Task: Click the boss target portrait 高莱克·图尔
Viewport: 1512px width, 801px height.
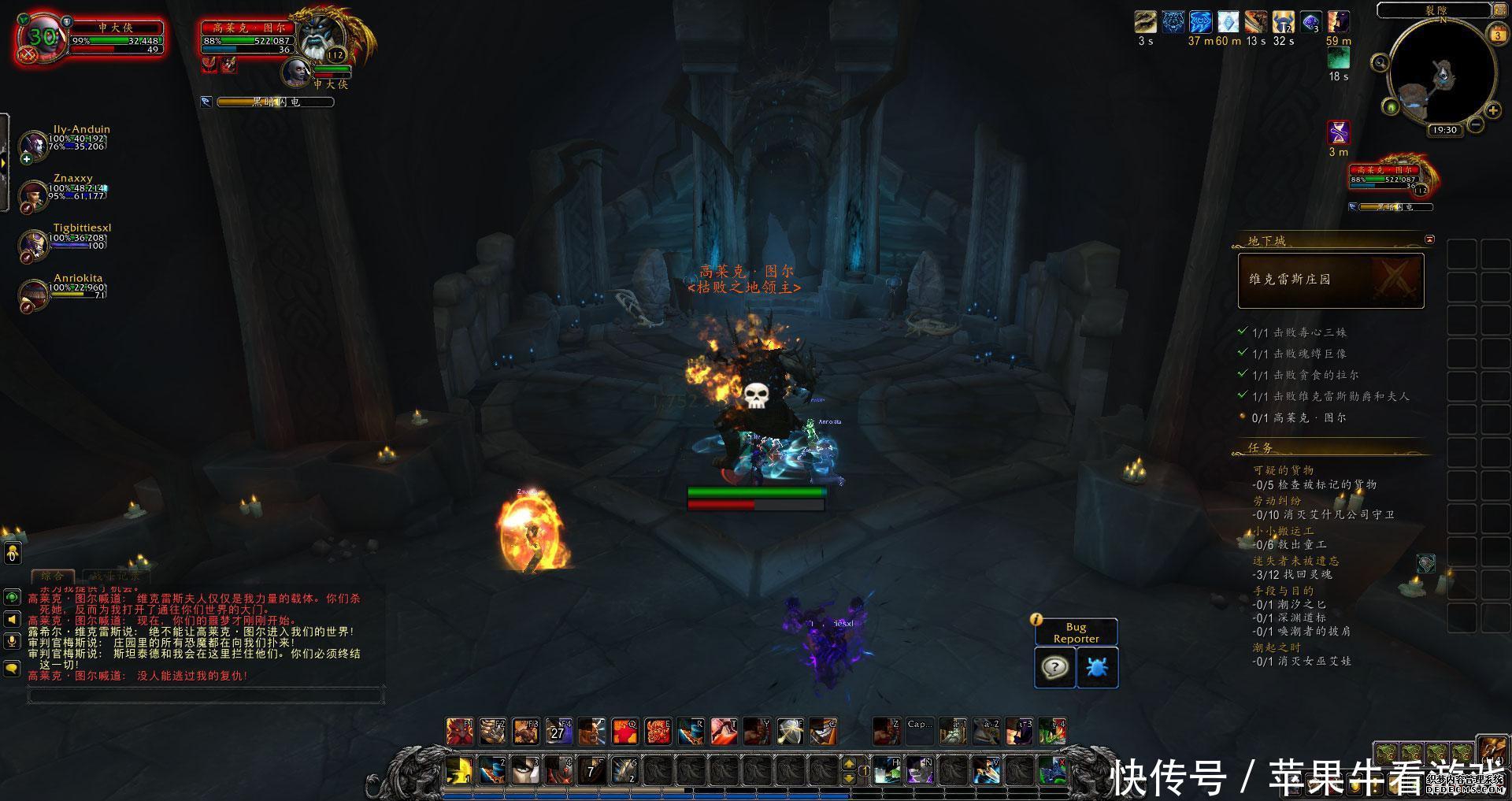Action: tap(323, 38)
